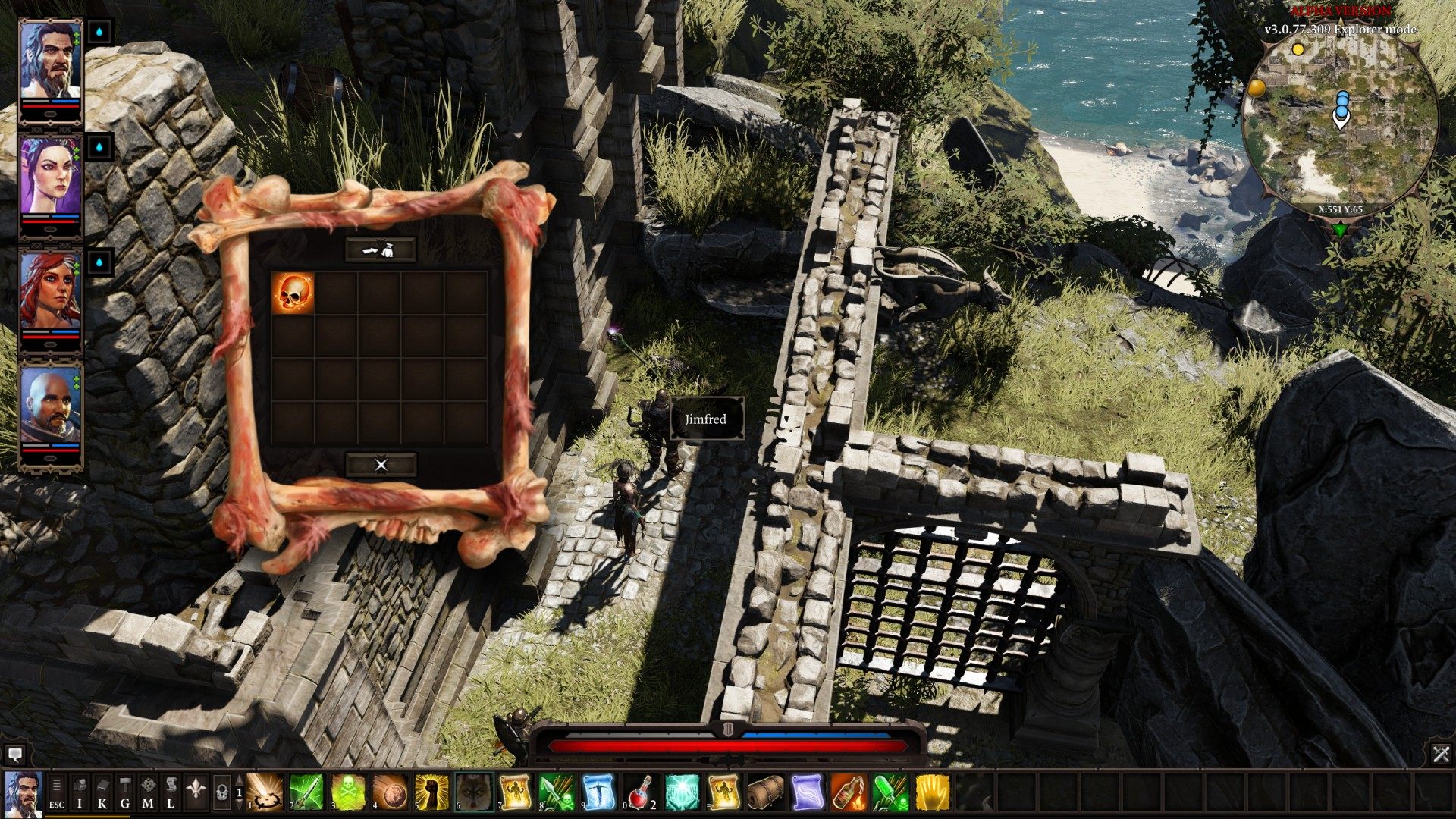Image resolution: width=1456 pixels, height=819 pixels.
Task: Close the bone-framed loot window
Action: point(381,465)
